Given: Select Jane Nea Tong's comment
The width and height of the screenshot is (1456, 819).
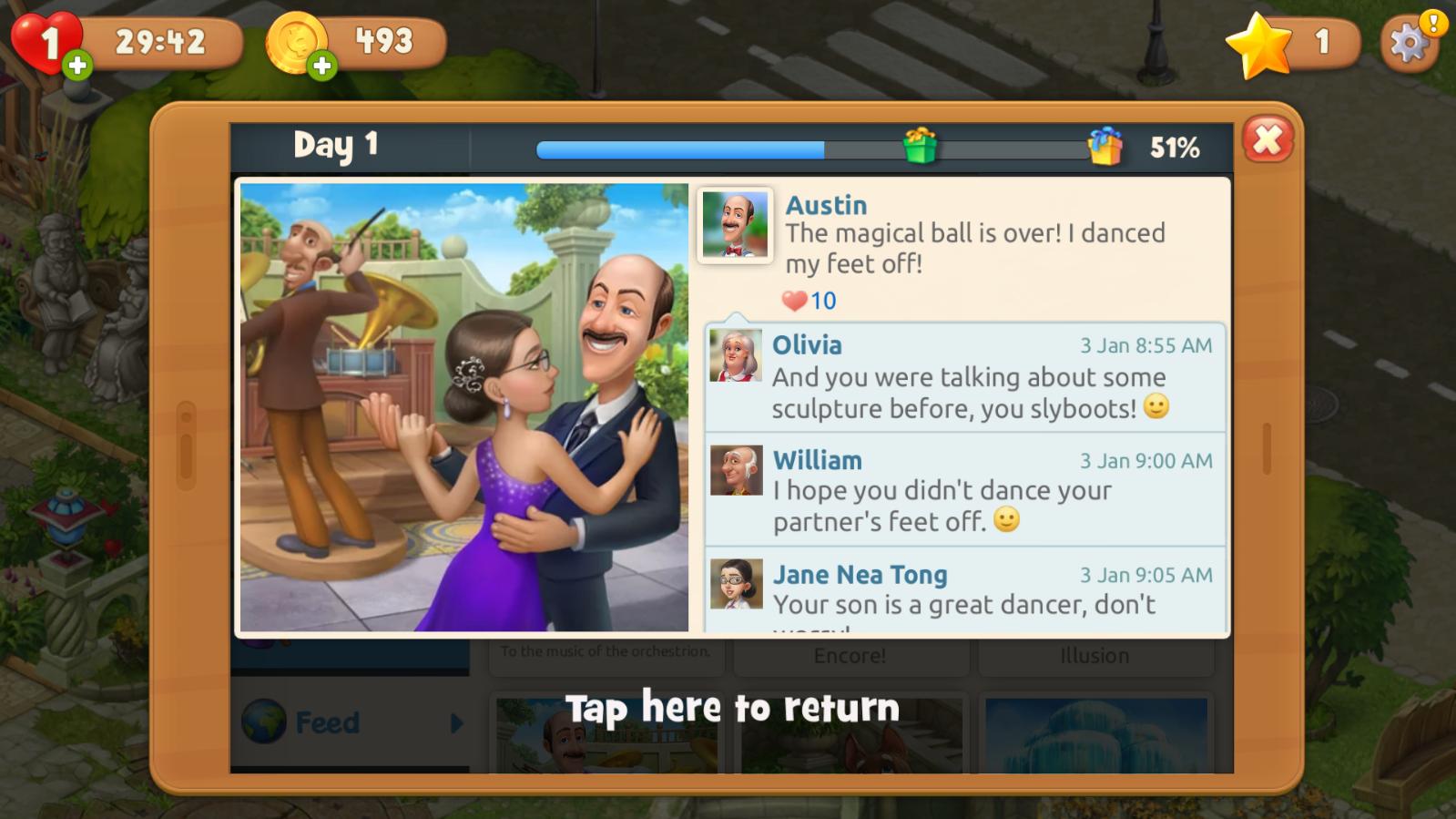Looking at the screenshot, I should tap(965, 590).
